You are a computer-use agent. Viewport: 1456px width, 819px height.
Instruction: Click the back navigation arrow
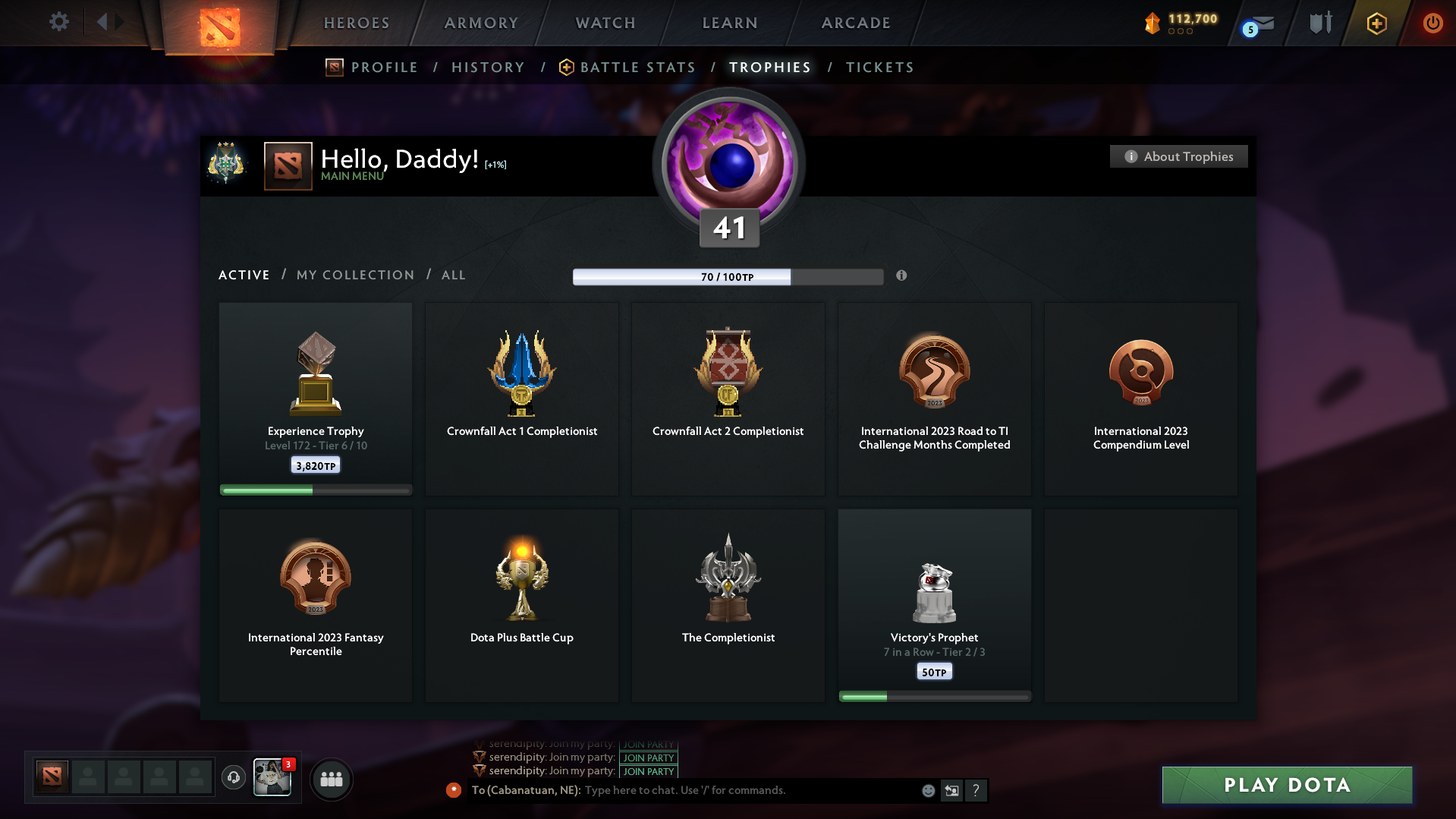[x=102, y=22]
